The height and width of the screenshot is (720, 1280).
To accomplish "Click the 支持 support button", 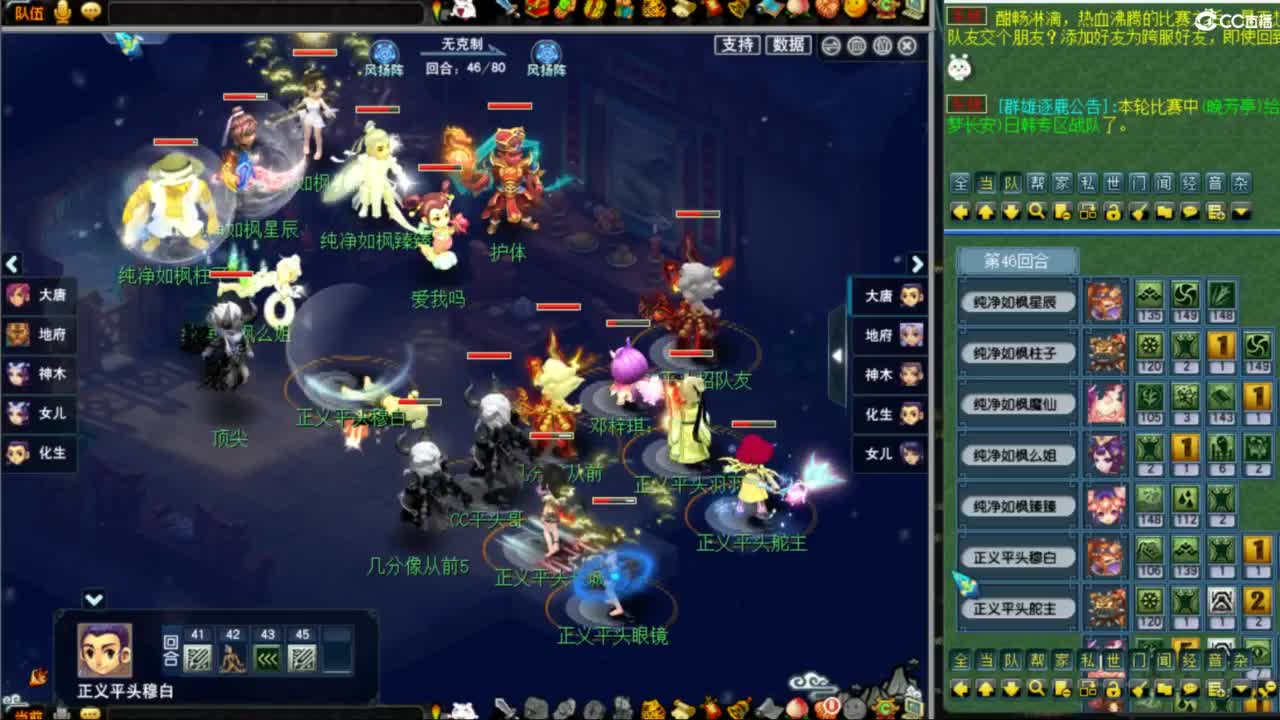I will [739, 47].
